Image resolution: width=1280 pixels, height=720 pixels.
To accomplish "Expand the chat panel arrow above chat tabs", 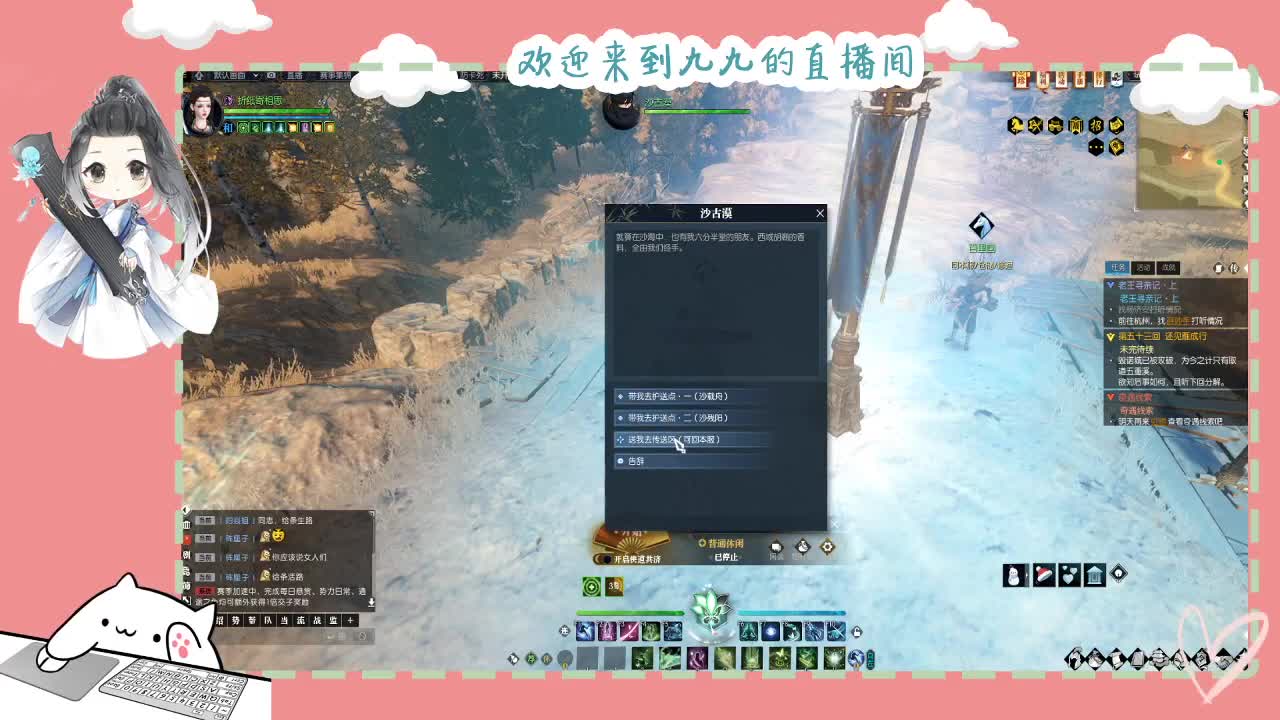I will click(372, 602).
